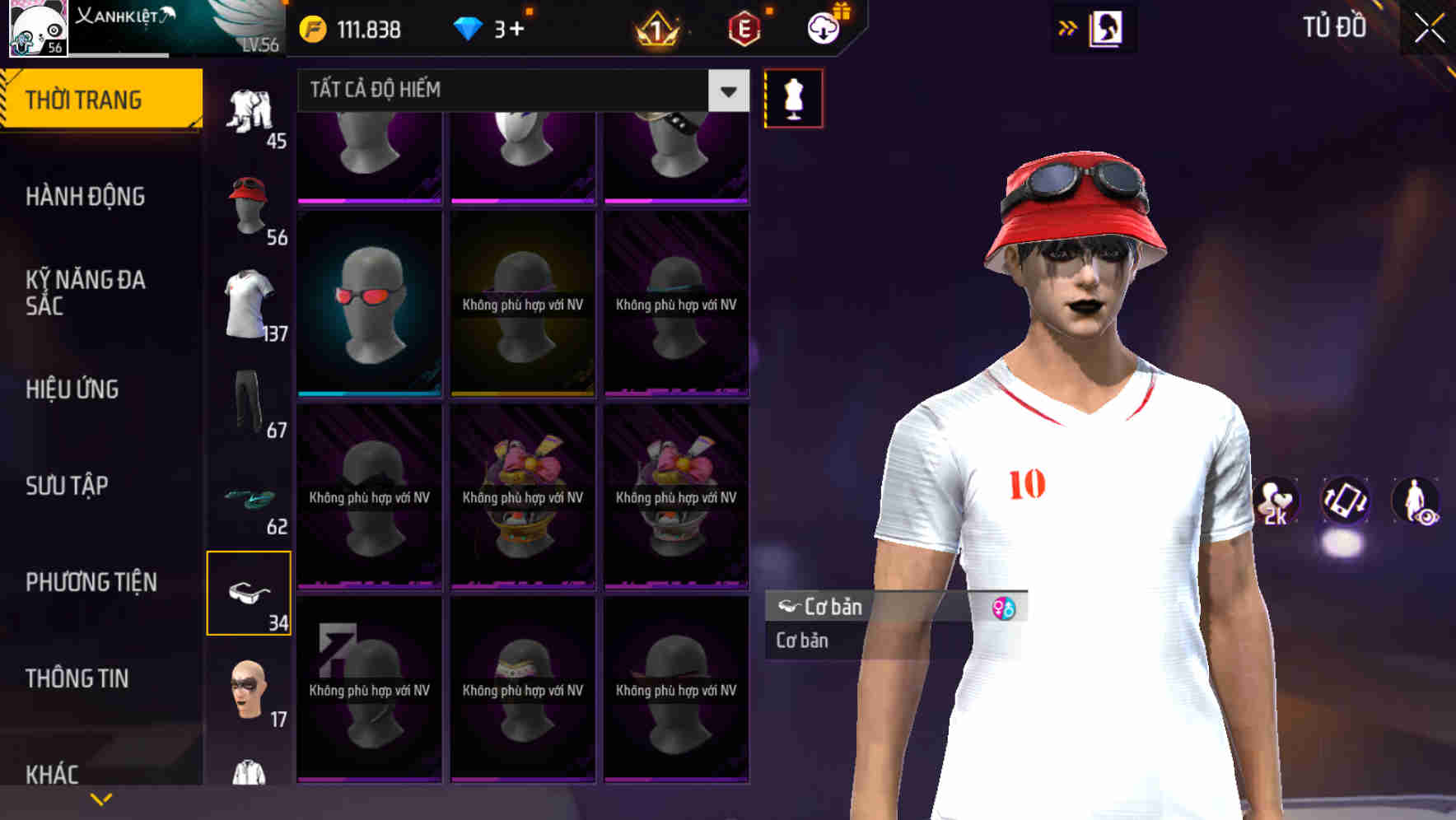Select the red hat headwear category icon
The image size is (1456, 820).
(250, 206)
